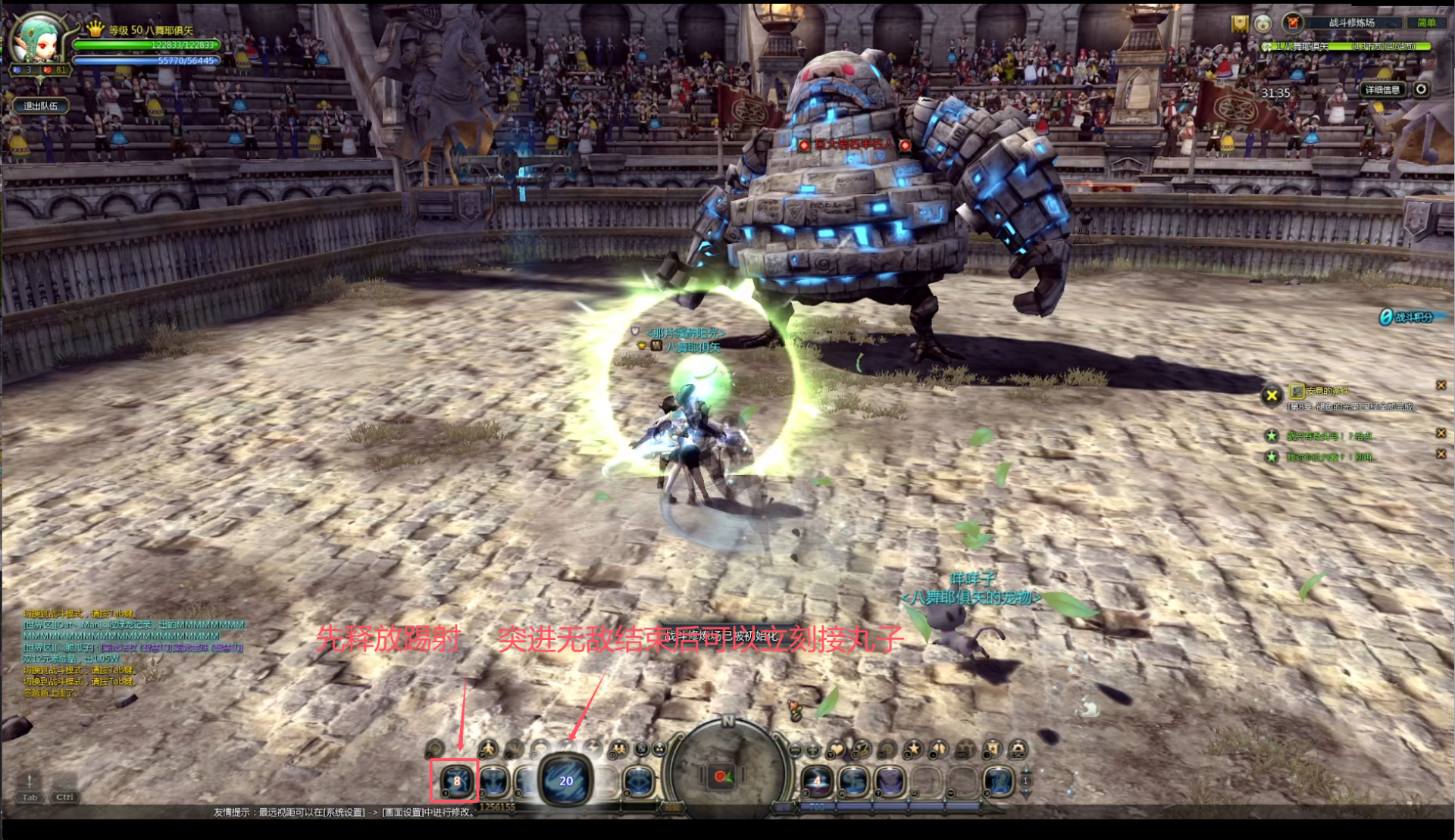The image size is (1455, 840).
Task: Click the minimap zoom-in plus button
Action: coord(813,750)
